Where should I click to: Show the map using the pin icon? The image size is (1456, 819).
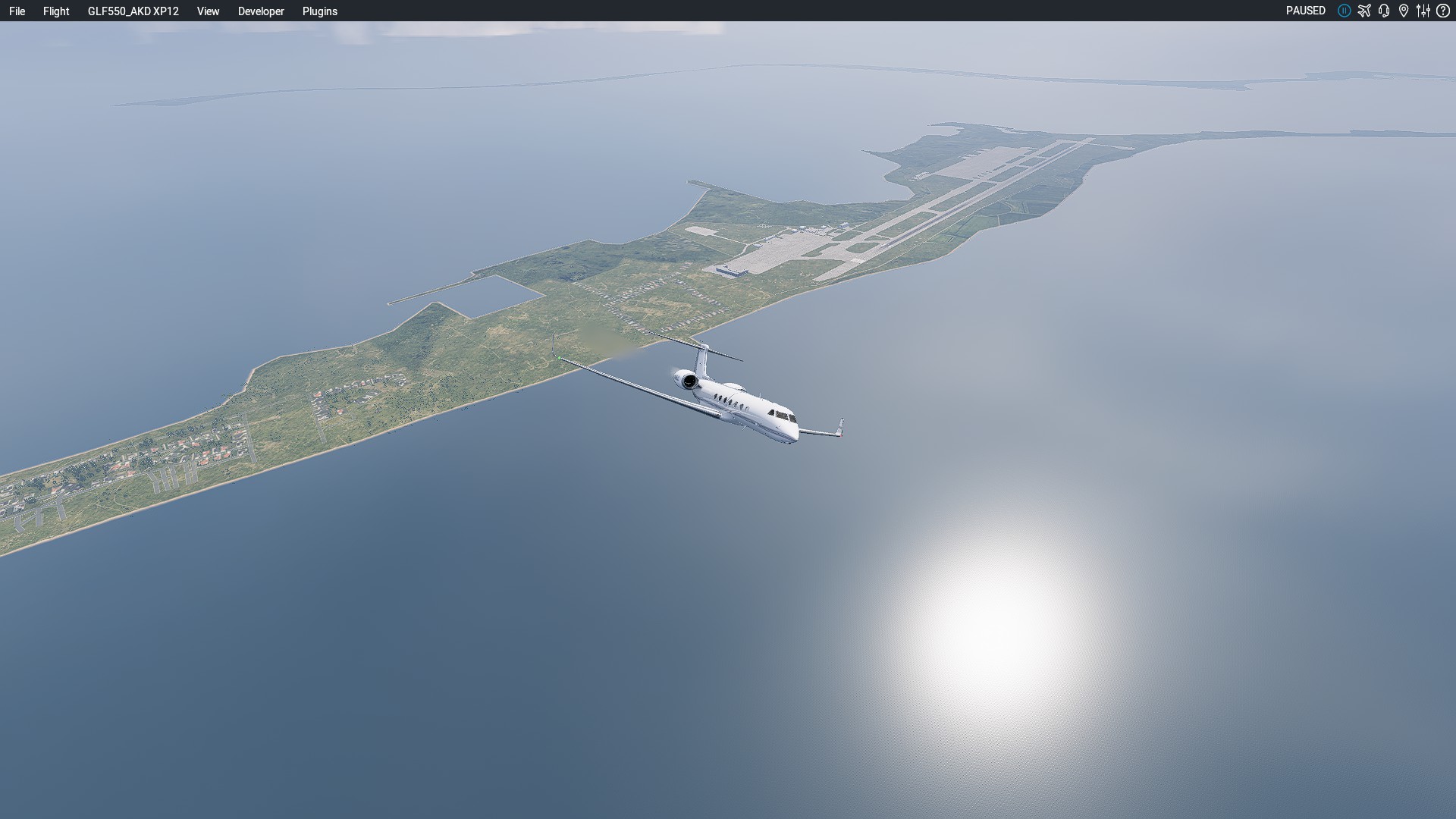point(1404,11)
